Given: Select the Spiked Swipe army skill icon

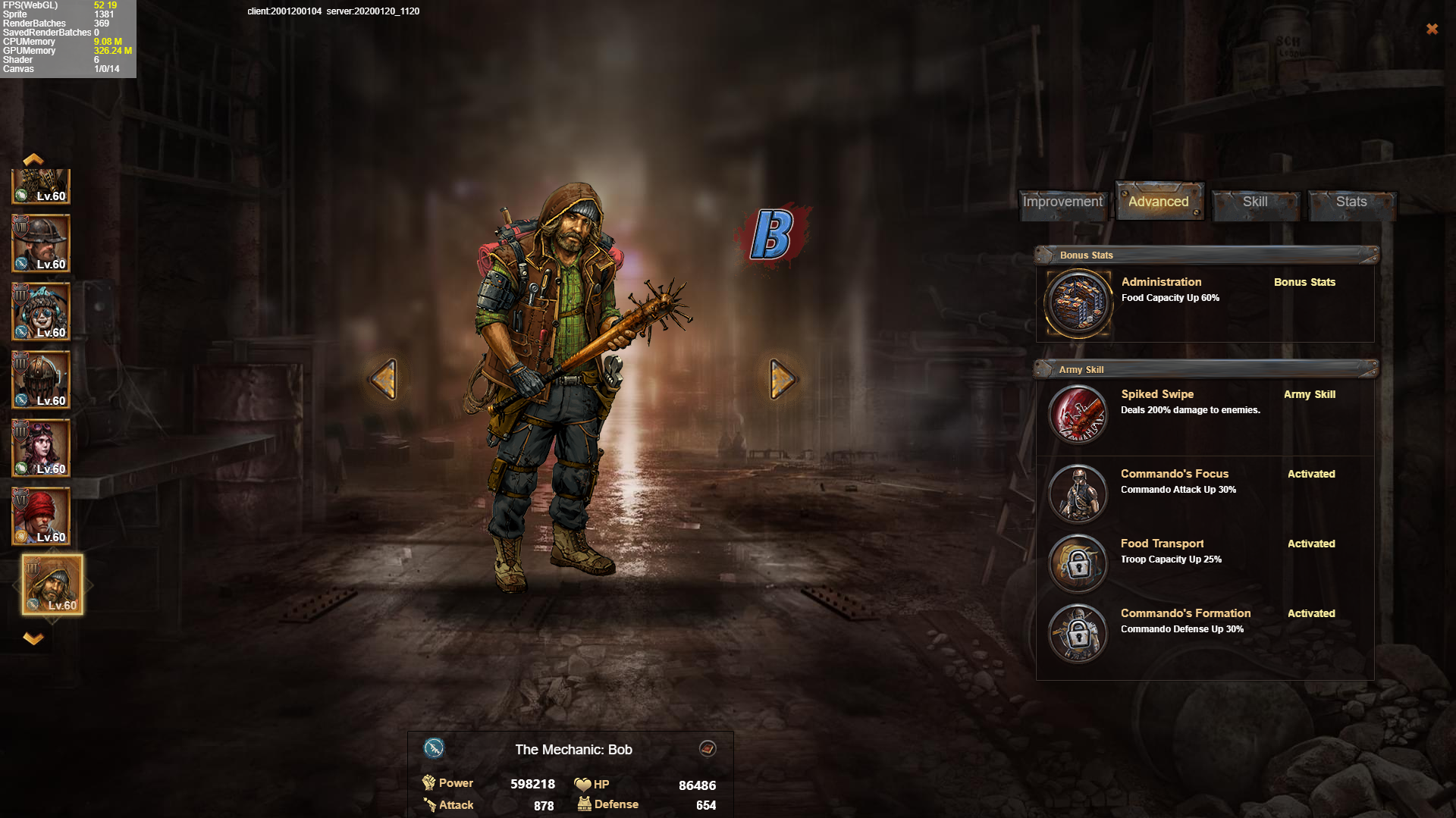Looking at the screenshot, I should (1078, 414).
